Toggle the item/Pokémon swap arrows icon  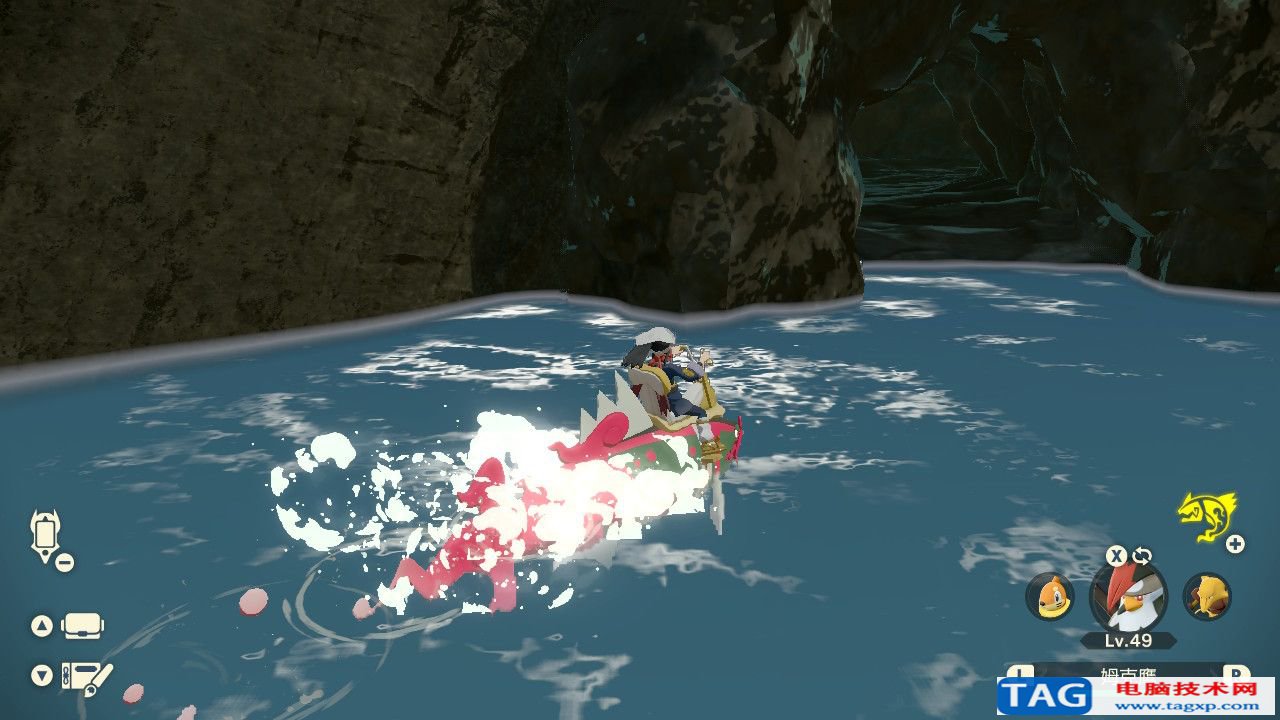1142,556
